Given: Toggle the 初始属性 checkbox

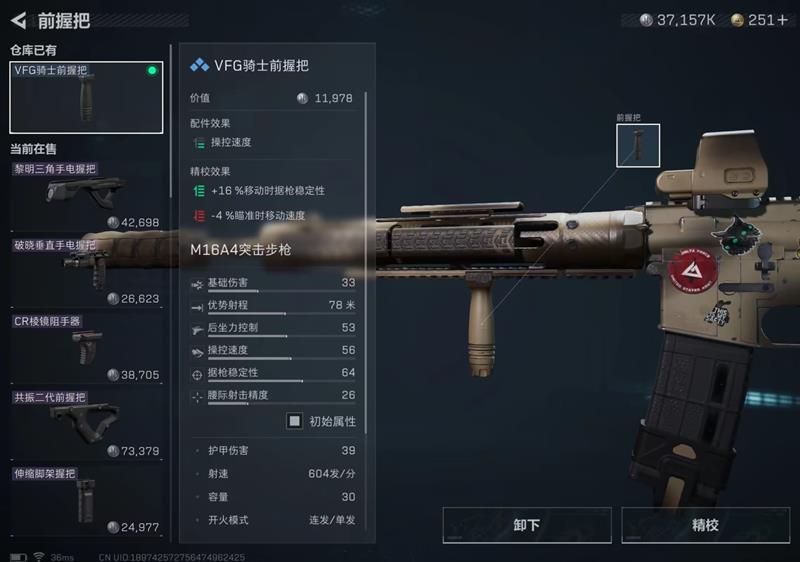Looking at the screenshot, I should coord(295,421).
